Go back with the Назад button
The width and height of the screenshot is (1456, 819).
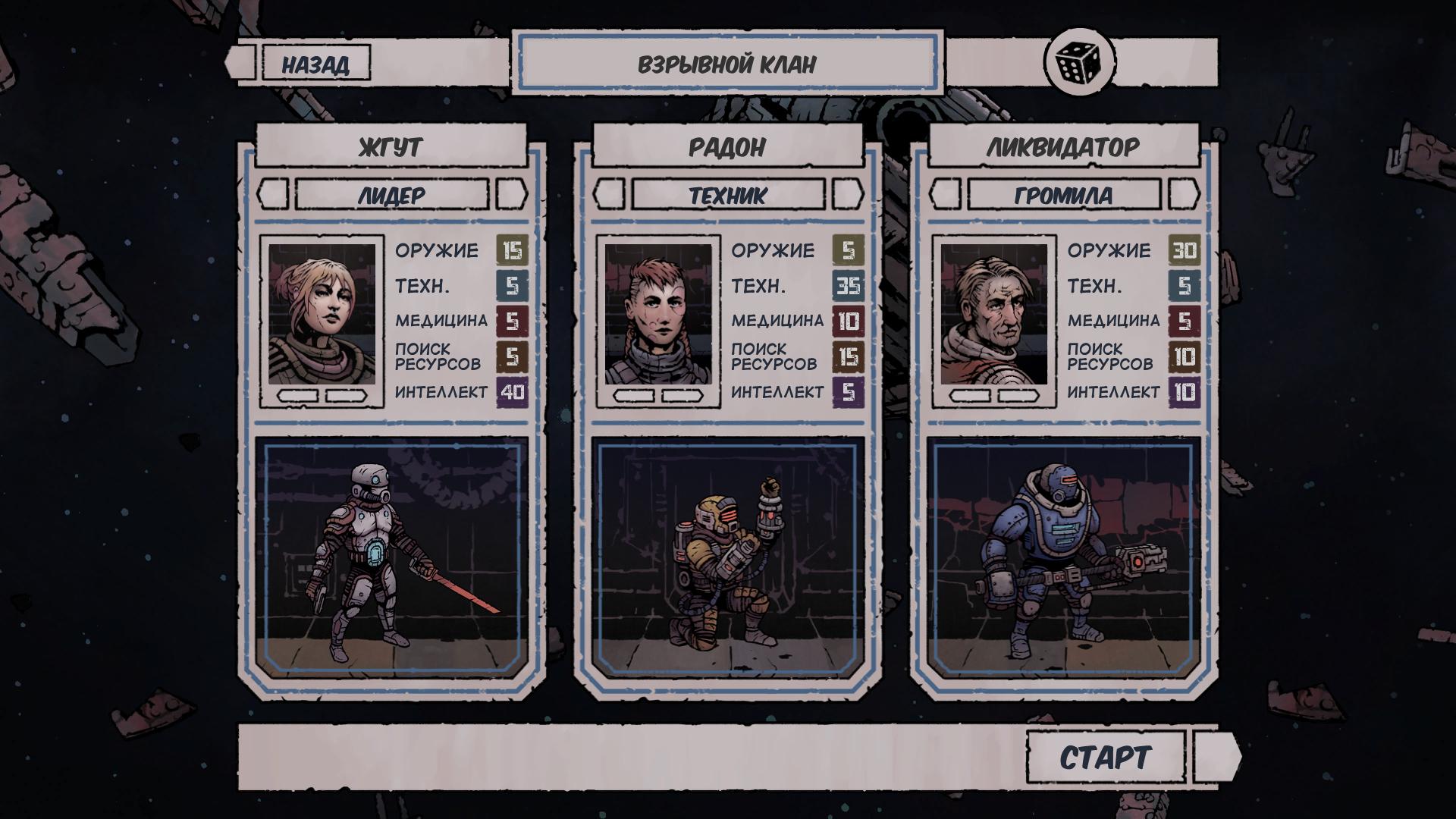point(315,64)
